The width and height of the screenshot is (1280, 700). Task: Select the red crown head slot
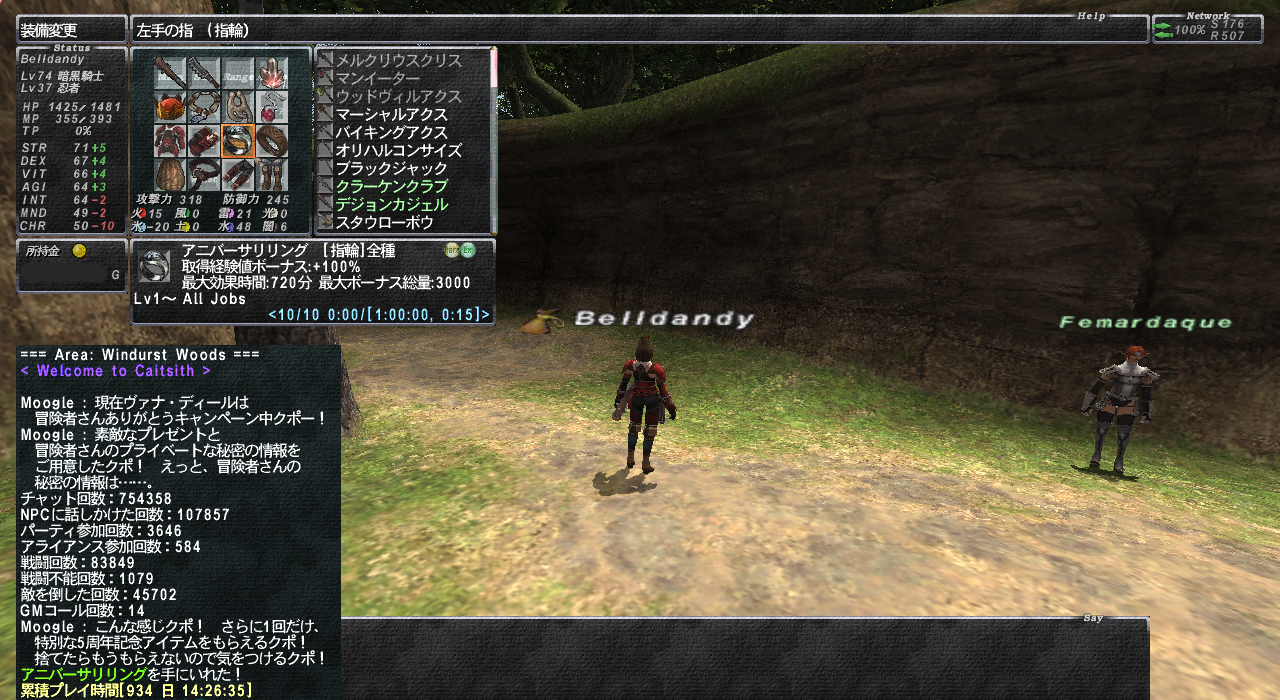tap(170, 107)
